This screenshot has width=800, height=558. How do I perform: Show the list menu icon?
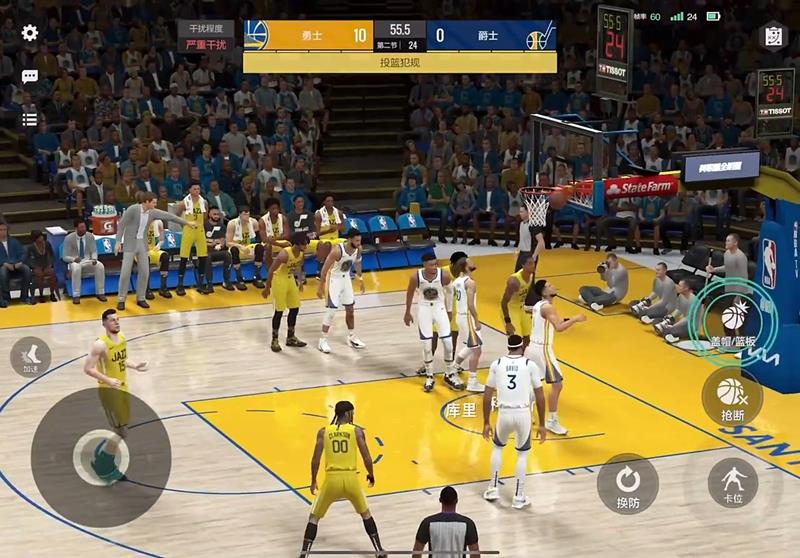tap(30, 119)
